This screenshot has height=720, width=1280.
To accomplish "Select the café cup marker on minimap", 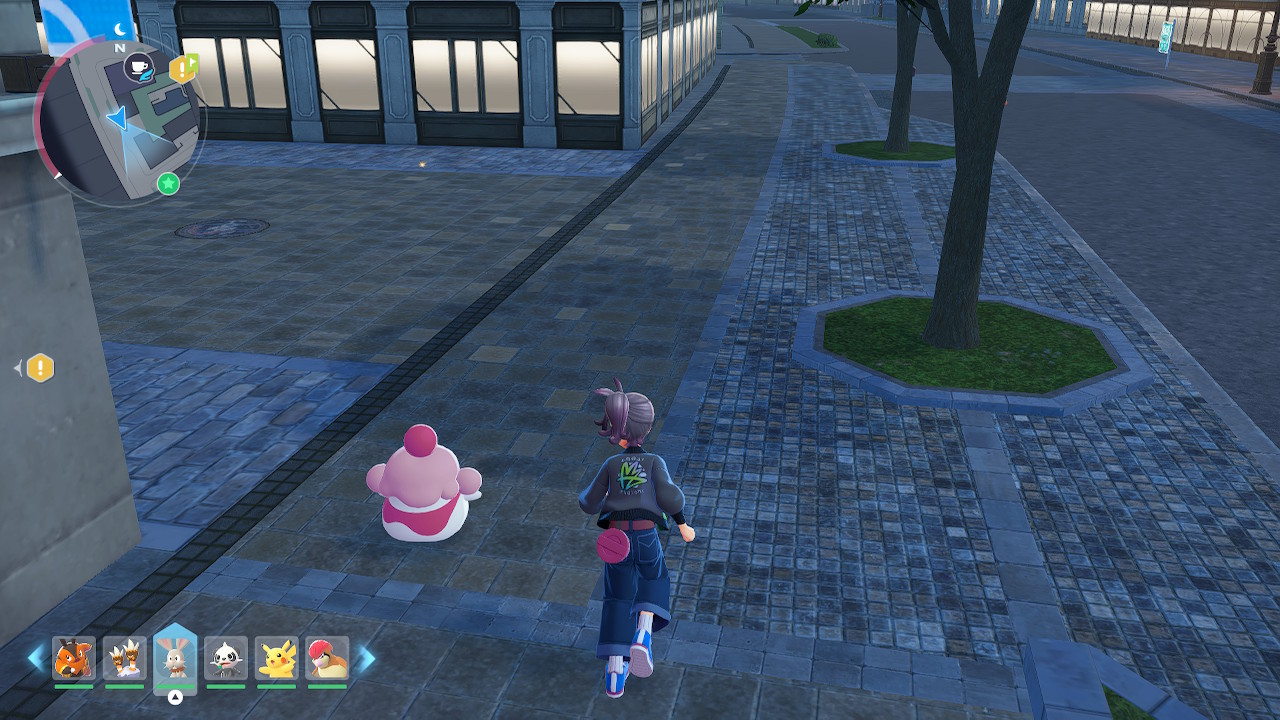I will (139, 67).
